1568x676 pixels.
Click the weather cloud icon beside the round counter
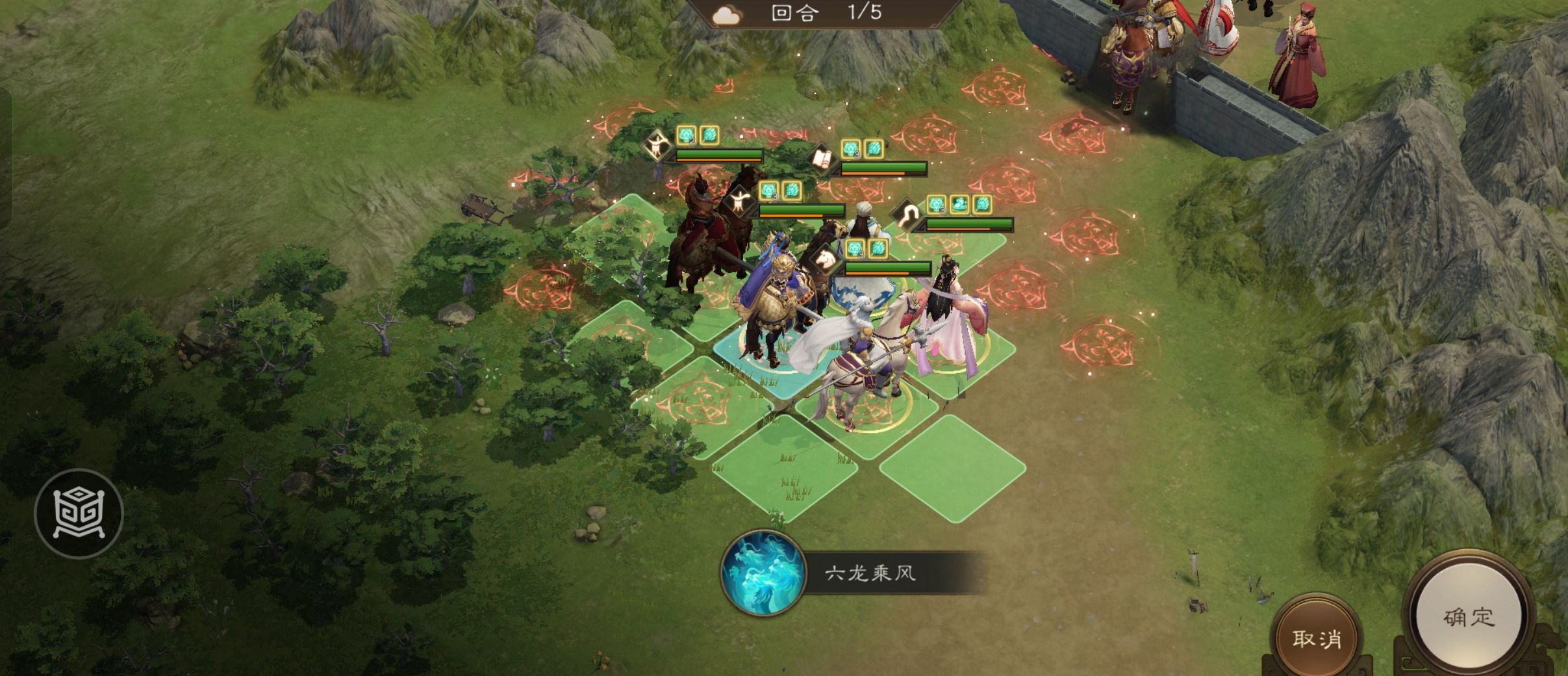(727, 14)
